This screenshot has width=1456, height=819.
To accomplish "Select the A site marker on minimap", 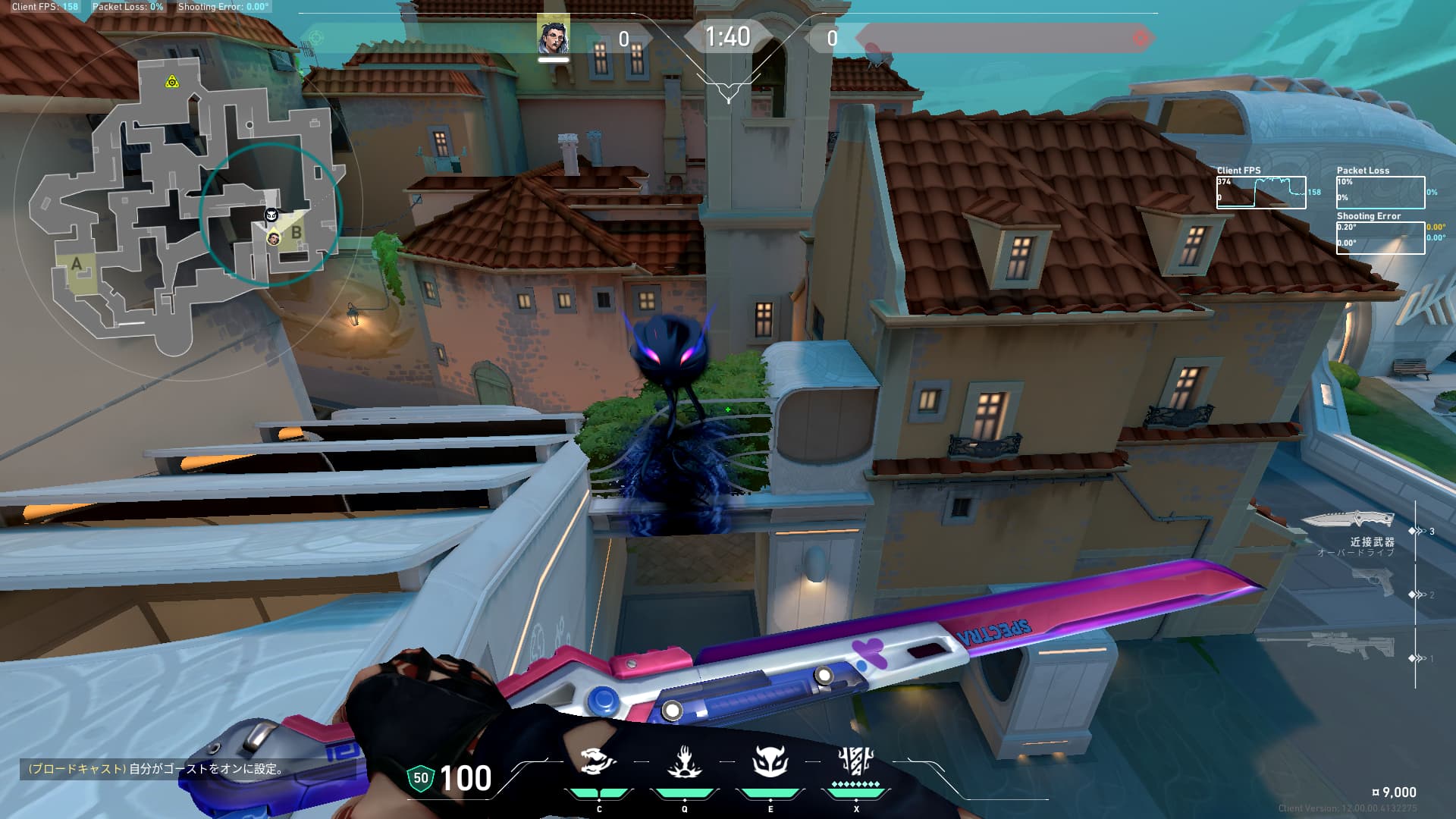I will (x=77, y=265).
